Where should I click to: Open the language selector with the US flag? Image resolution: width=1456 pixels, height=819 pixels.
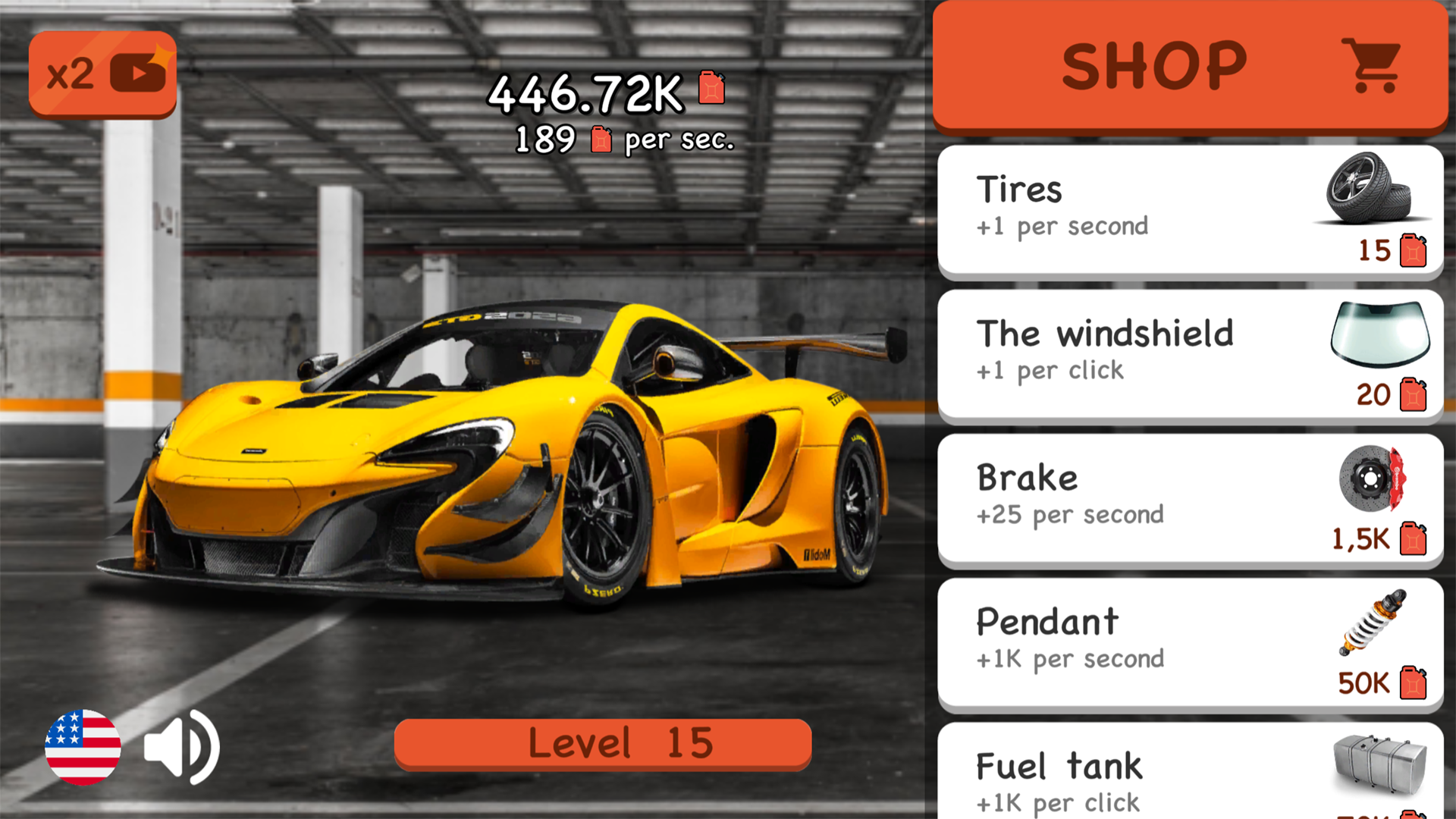83,748
